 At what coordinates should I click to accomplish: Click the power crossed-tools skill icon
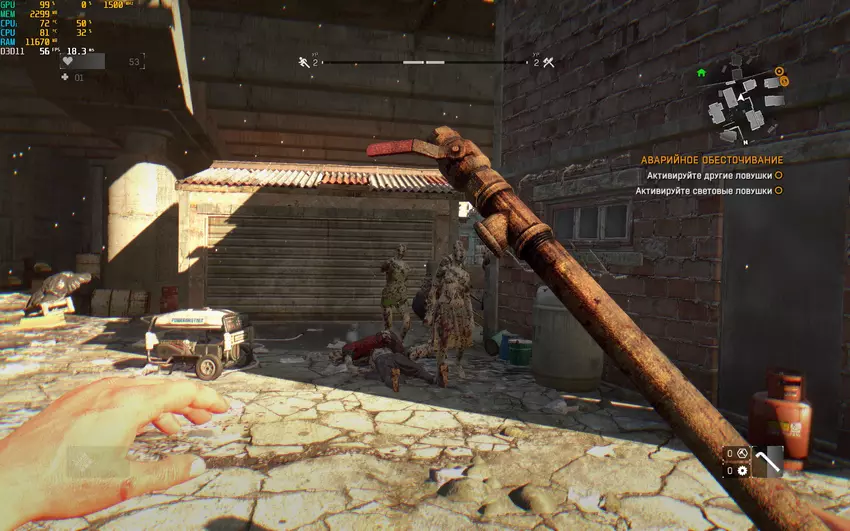(x=548, y=62)
